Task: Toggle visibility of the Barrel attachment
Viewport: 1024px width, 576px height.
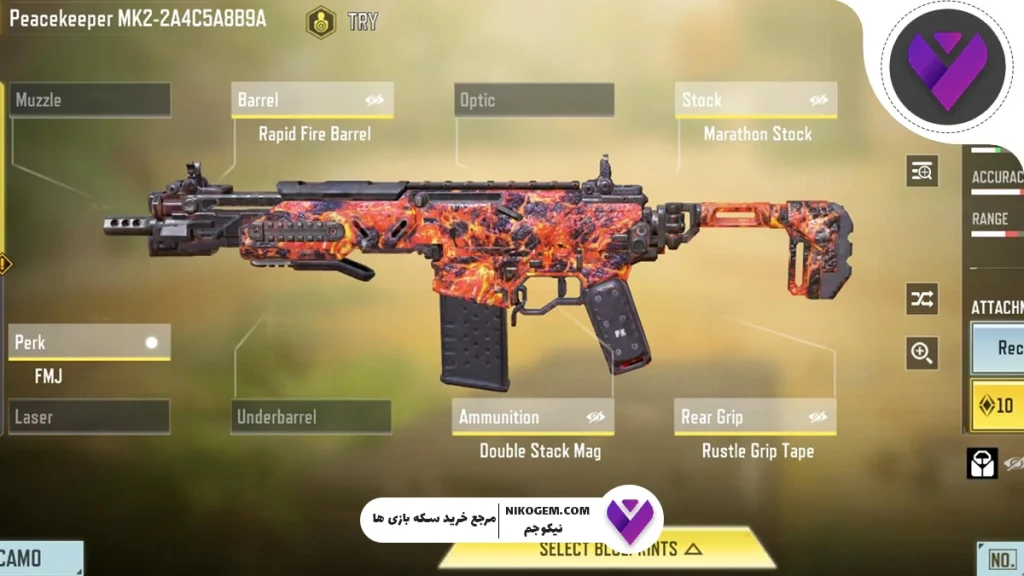Action: (375, 100)
